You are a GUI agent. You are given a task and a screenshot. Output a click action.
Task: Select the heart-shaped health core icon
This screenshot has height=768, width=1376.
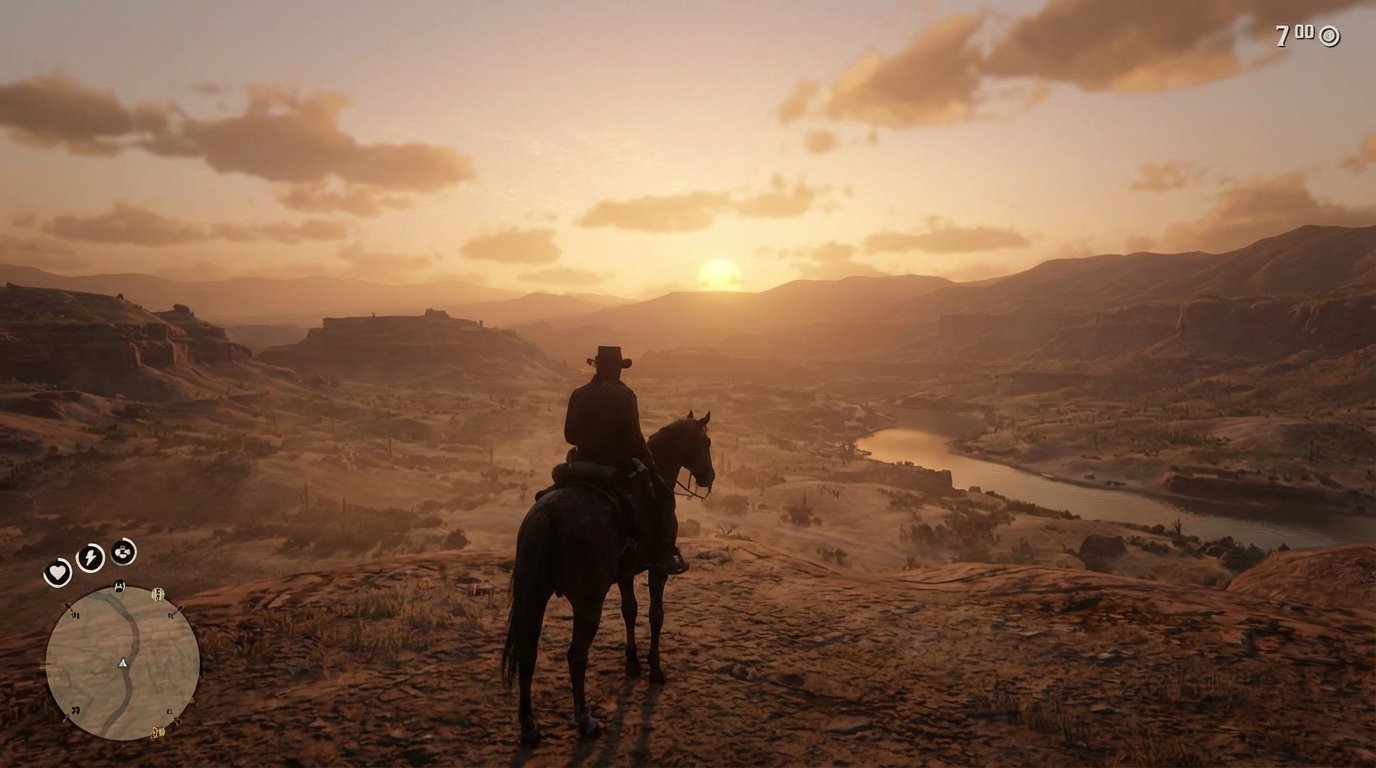pos(58,570)
